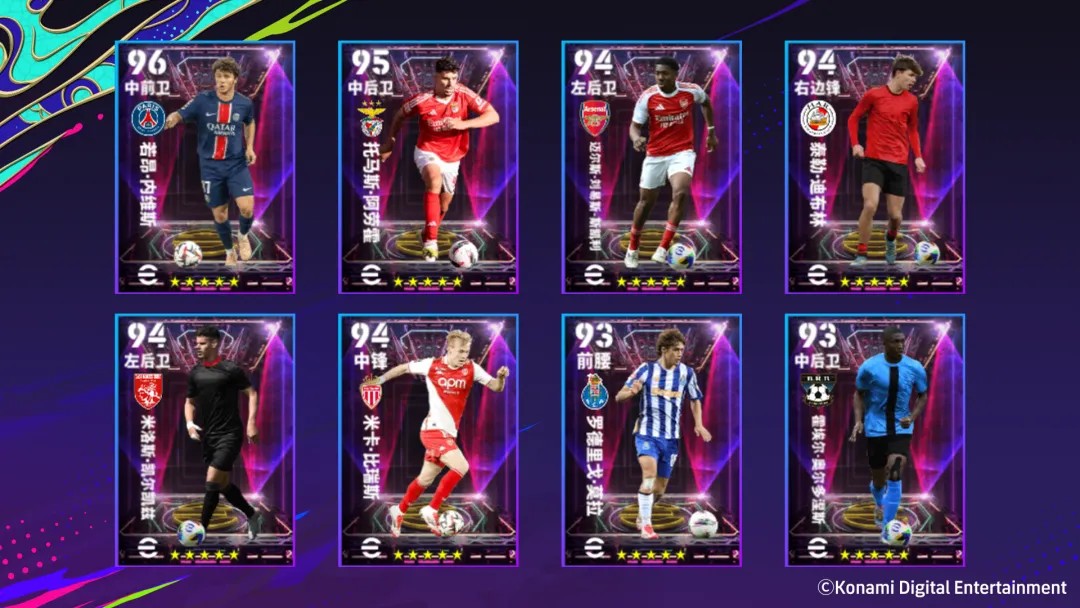Open the 94 左后卫 card in black kit
This screenshot has width=1080, height=608.
(205, 440)
